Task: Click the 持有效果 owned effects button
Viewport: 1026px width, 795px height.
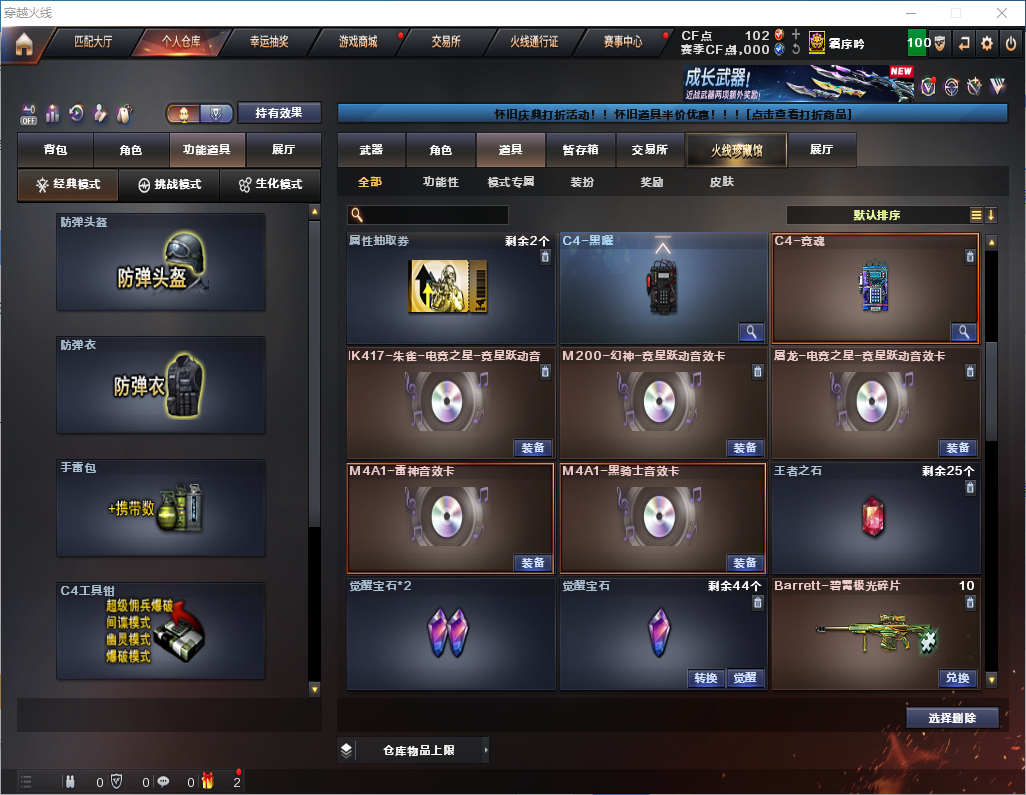Action: coord(279,113)
